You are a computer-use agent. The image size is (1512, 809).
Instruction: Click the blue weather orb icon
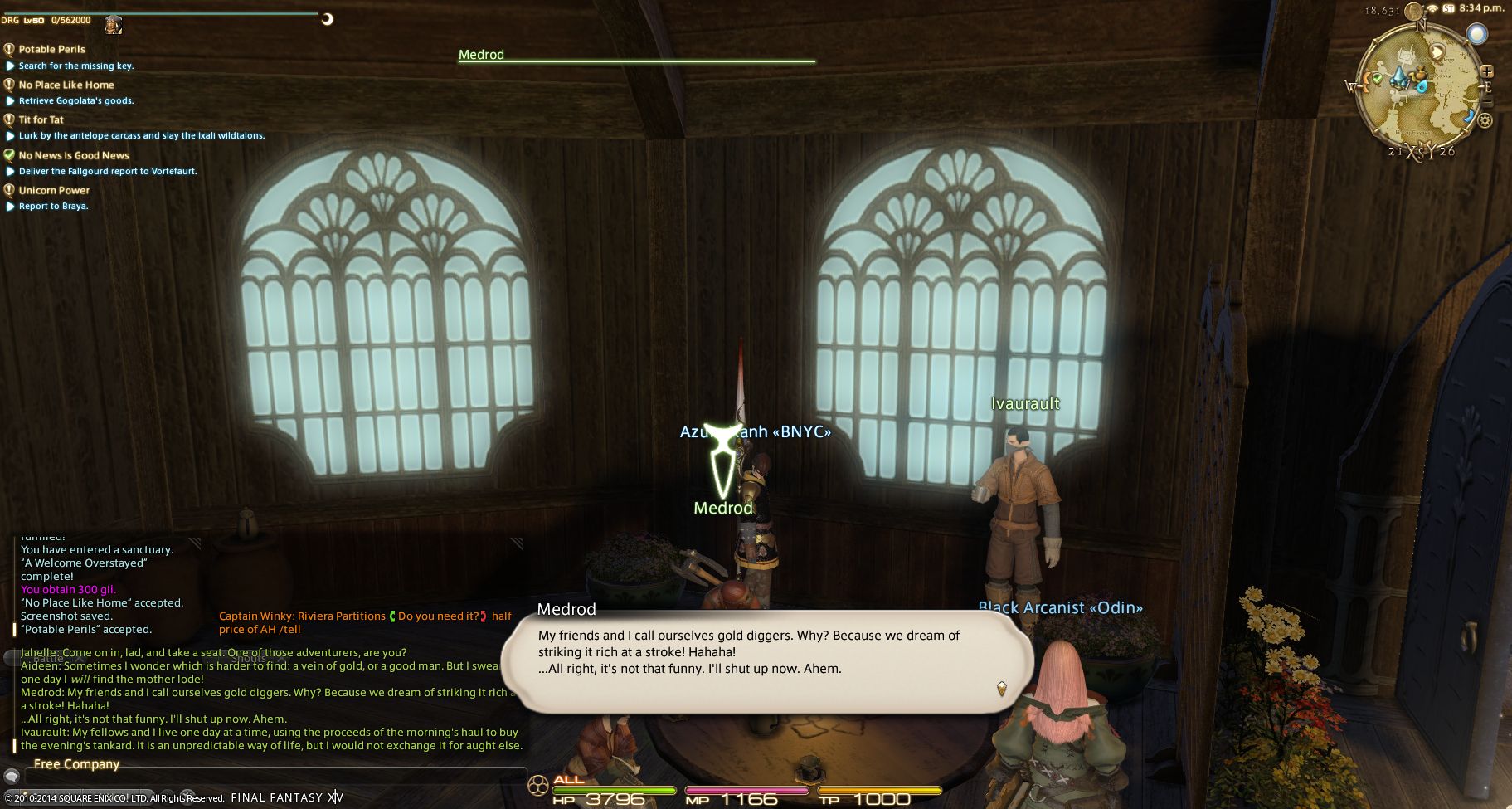point(1476,34)
